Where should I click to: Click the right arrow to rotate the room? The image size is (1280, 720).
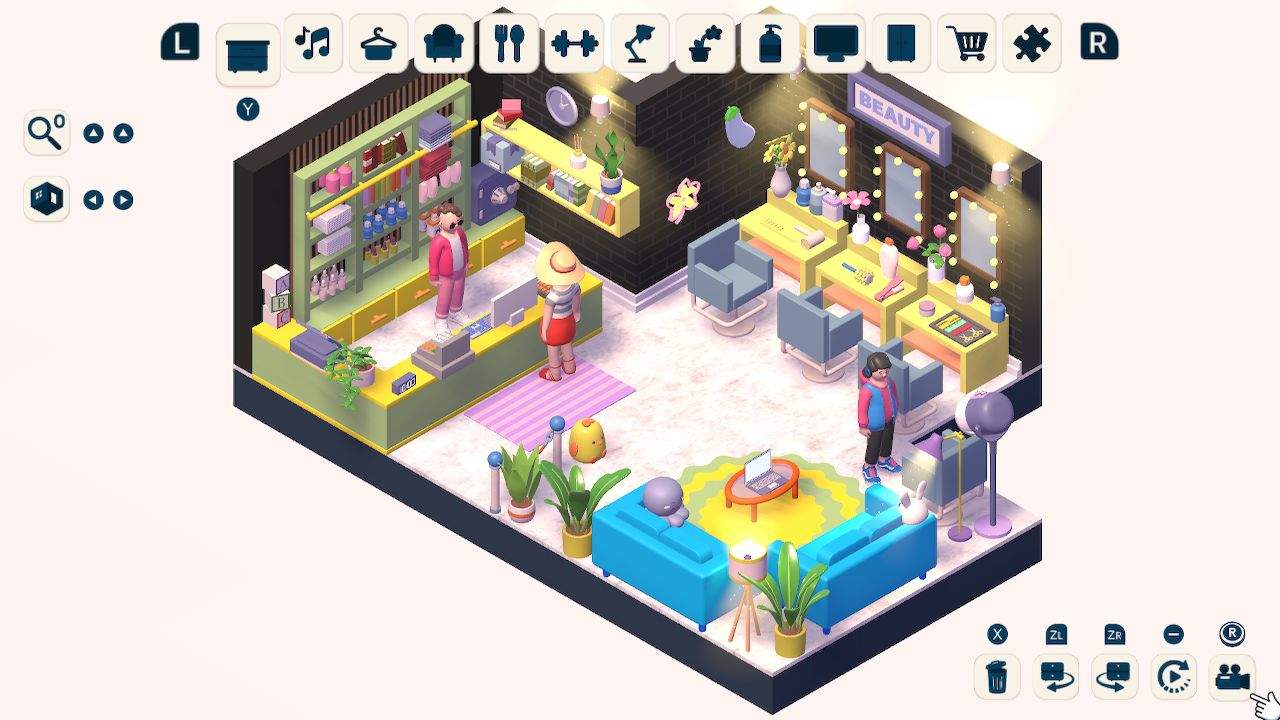[x=122, y=199]
